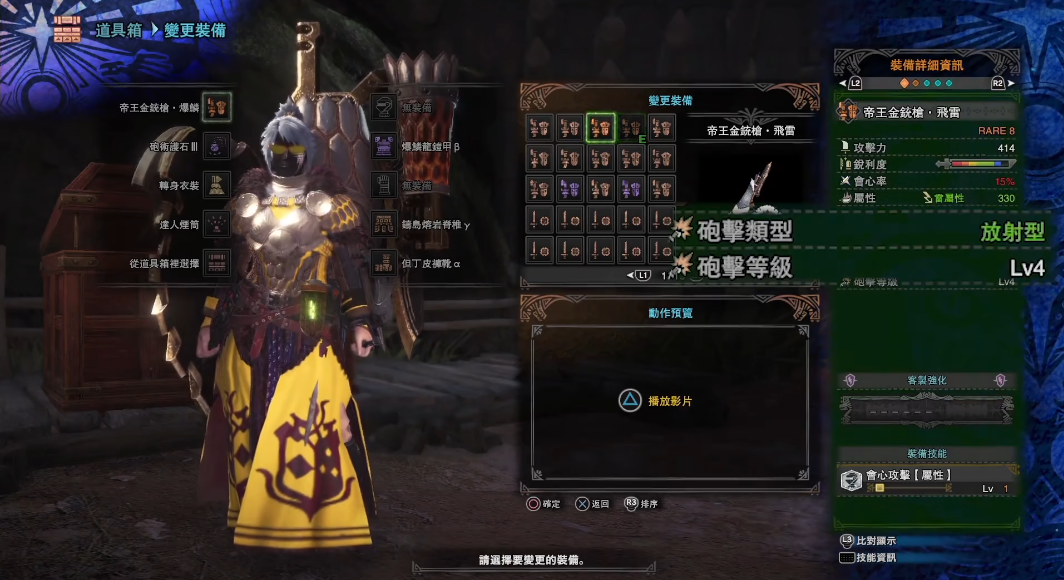
Task: Toggle the 比對顯示 comparison display
Action: (868, 540)
